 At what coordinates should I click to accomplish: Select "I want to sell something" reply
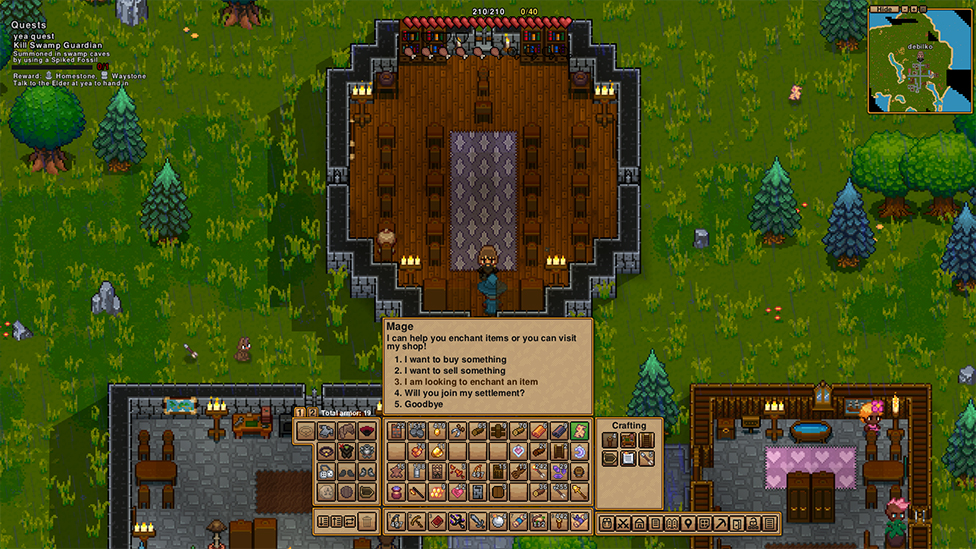pos(455,370)
